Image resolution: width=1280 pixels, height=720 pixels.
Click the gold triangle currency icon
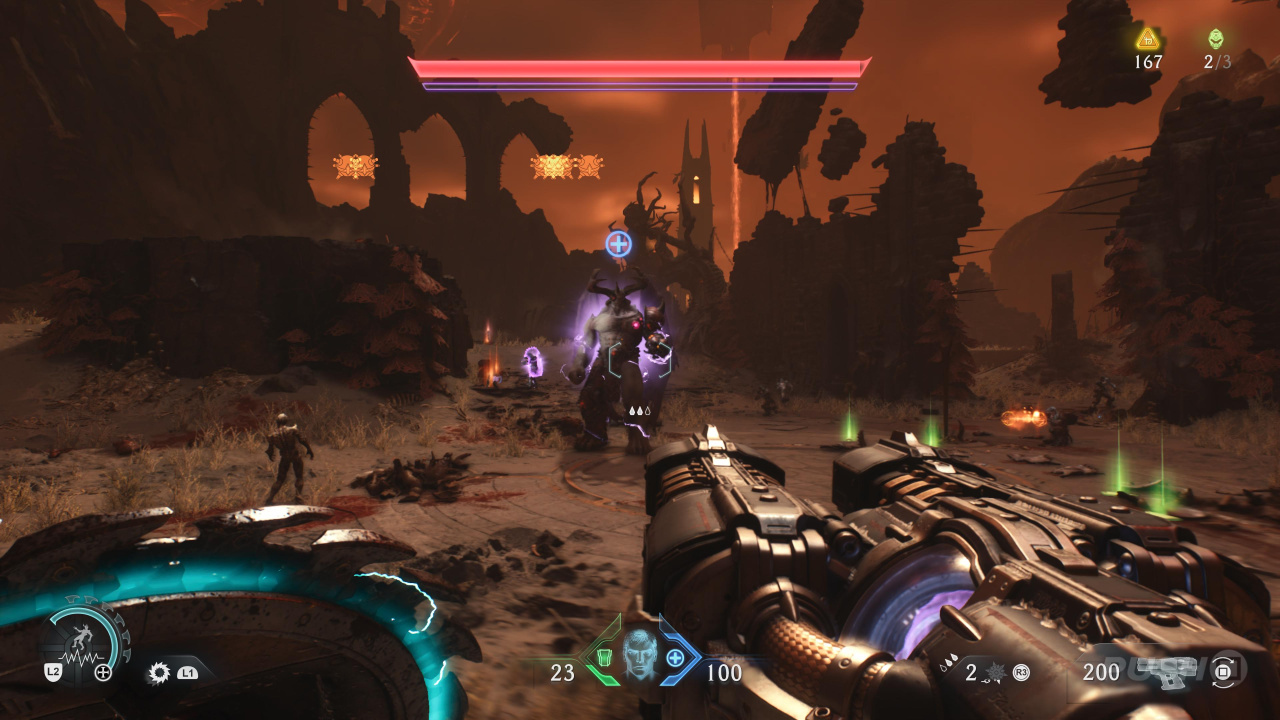pos(1147,39)
